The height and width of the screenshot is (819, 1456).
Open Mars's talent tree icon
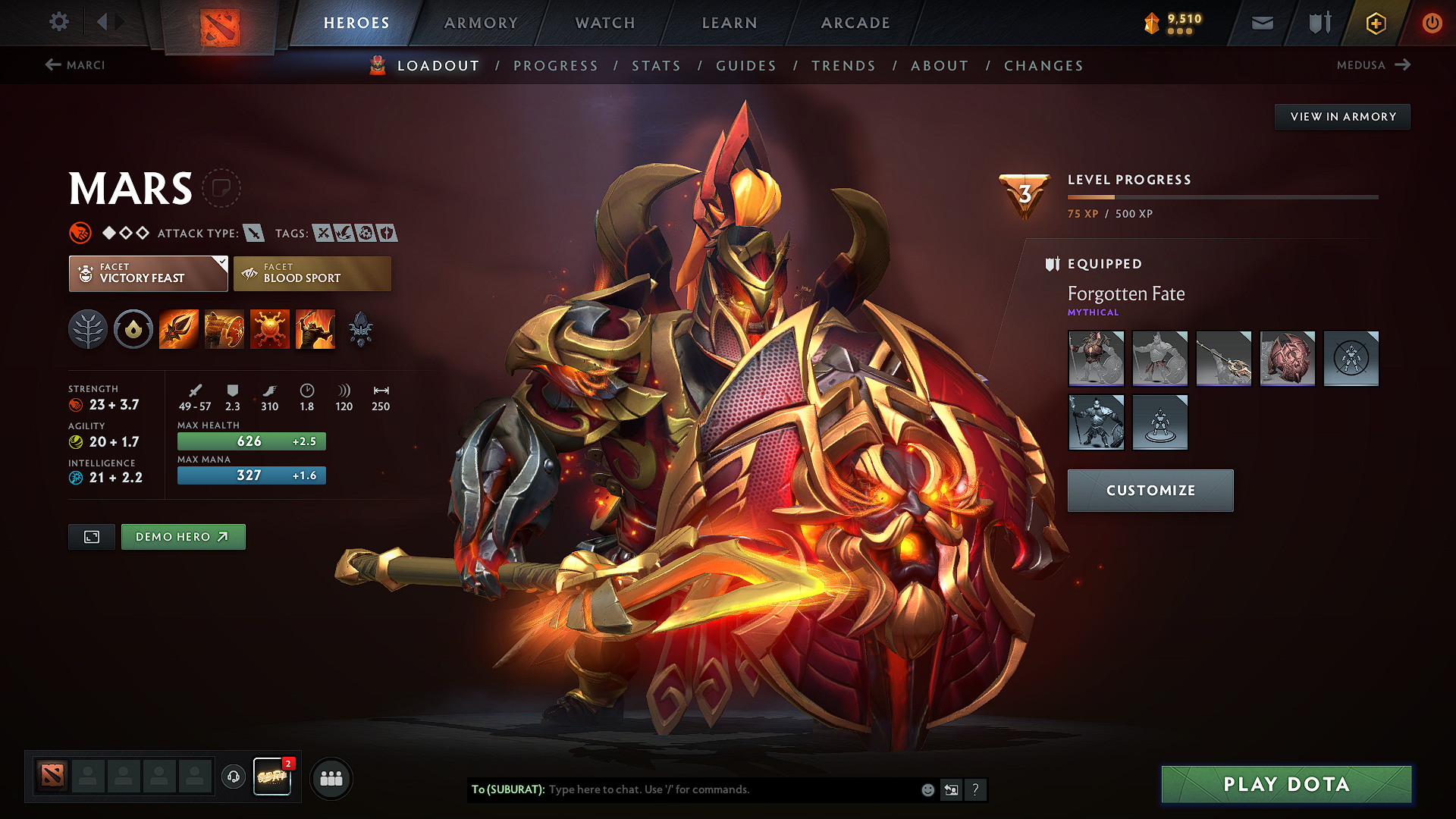coord(88,328)
